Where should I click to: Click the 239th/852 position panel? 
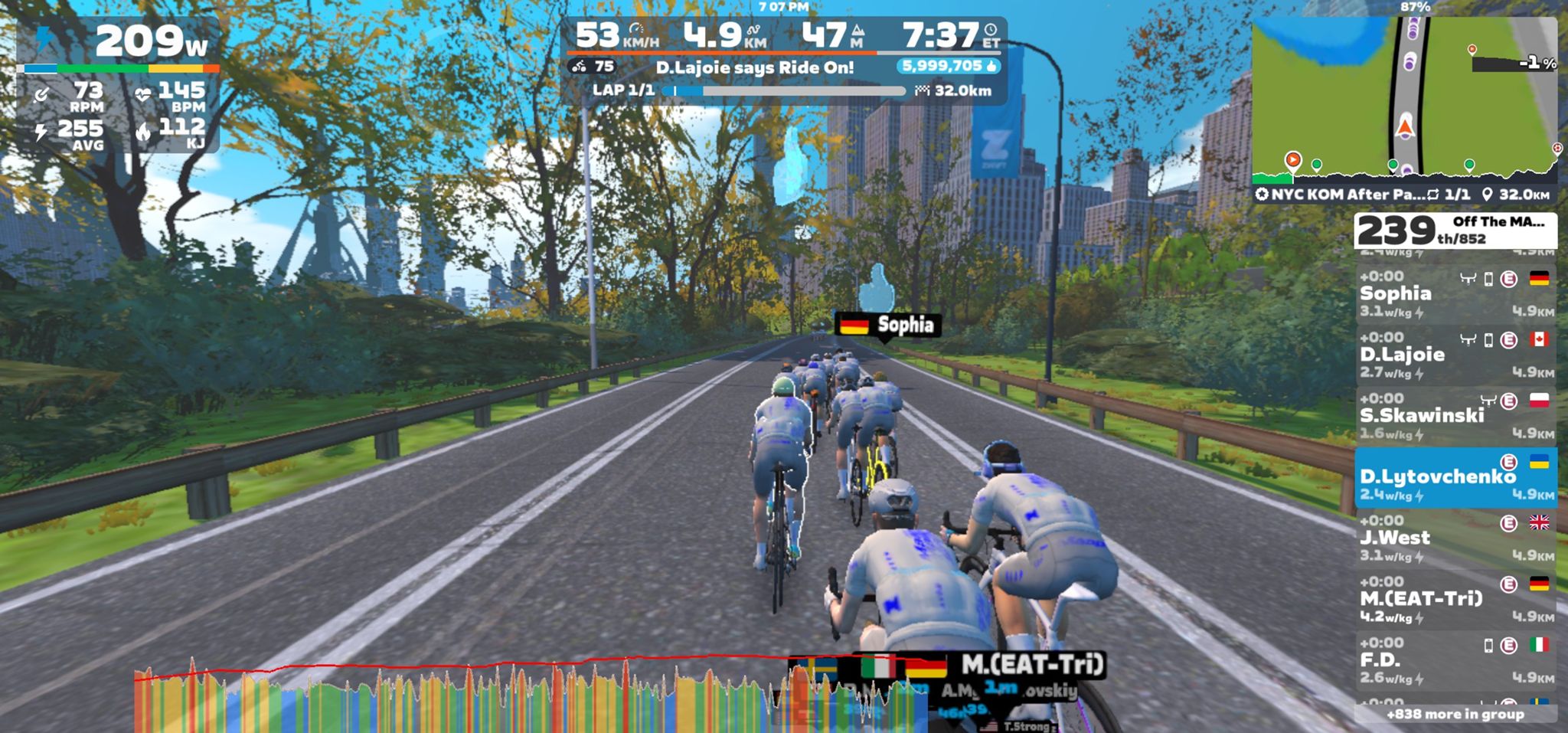tap(1455, 231)
